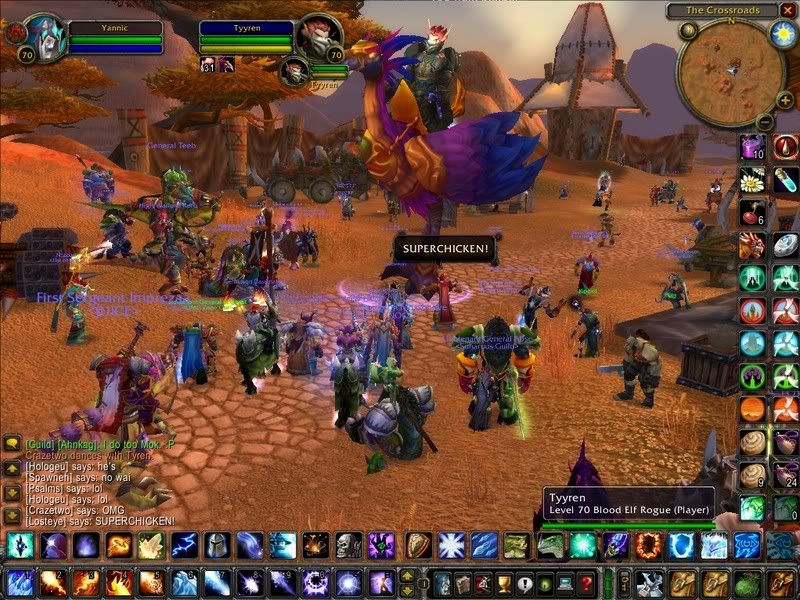The width and height of the screenshot is (800, 600).
Task: Drink the purple flask with 24 stacks
Action: tap(785, 474)
